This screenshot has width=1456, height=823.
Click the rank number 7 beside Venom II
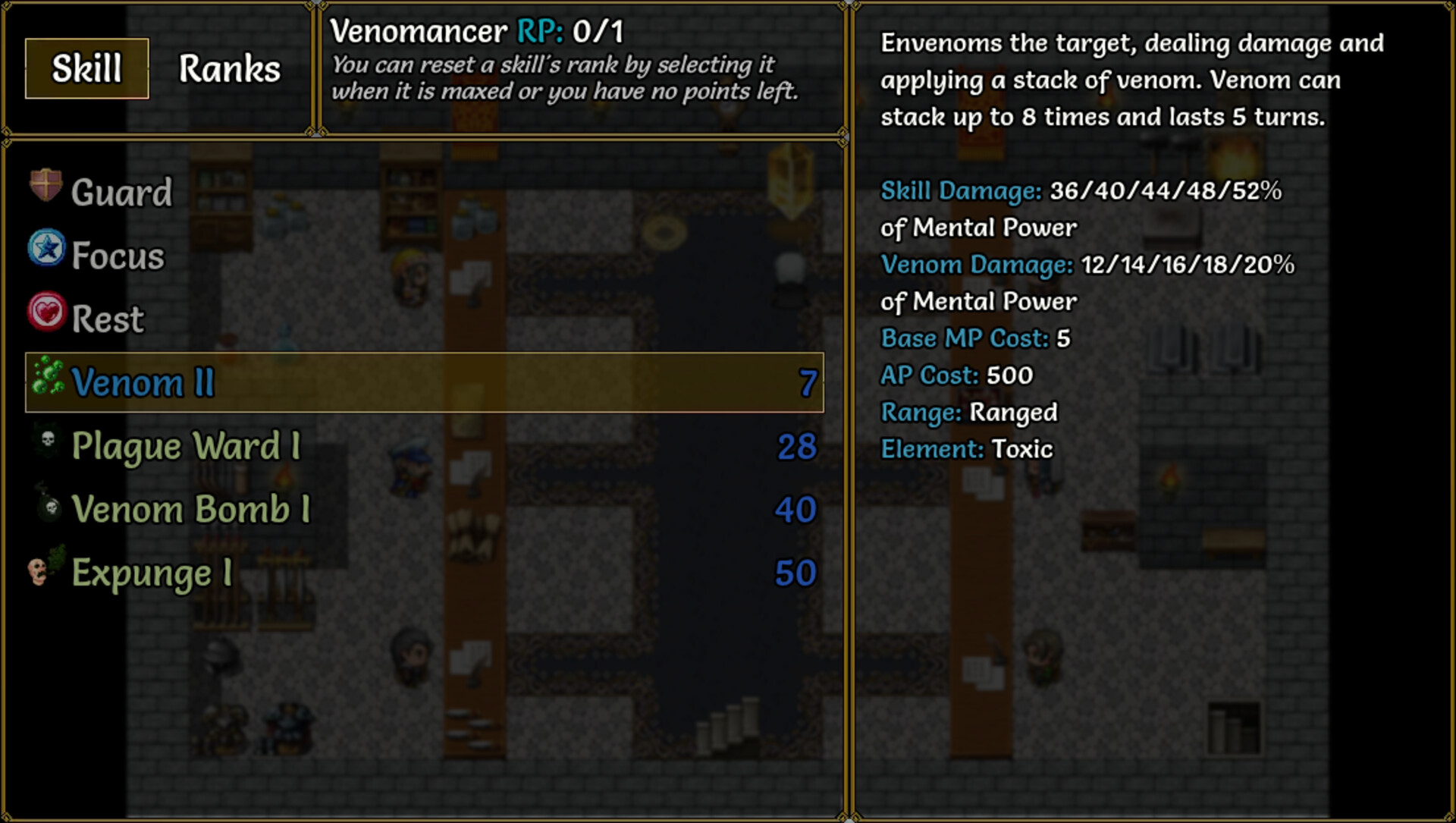pos(807,383)
